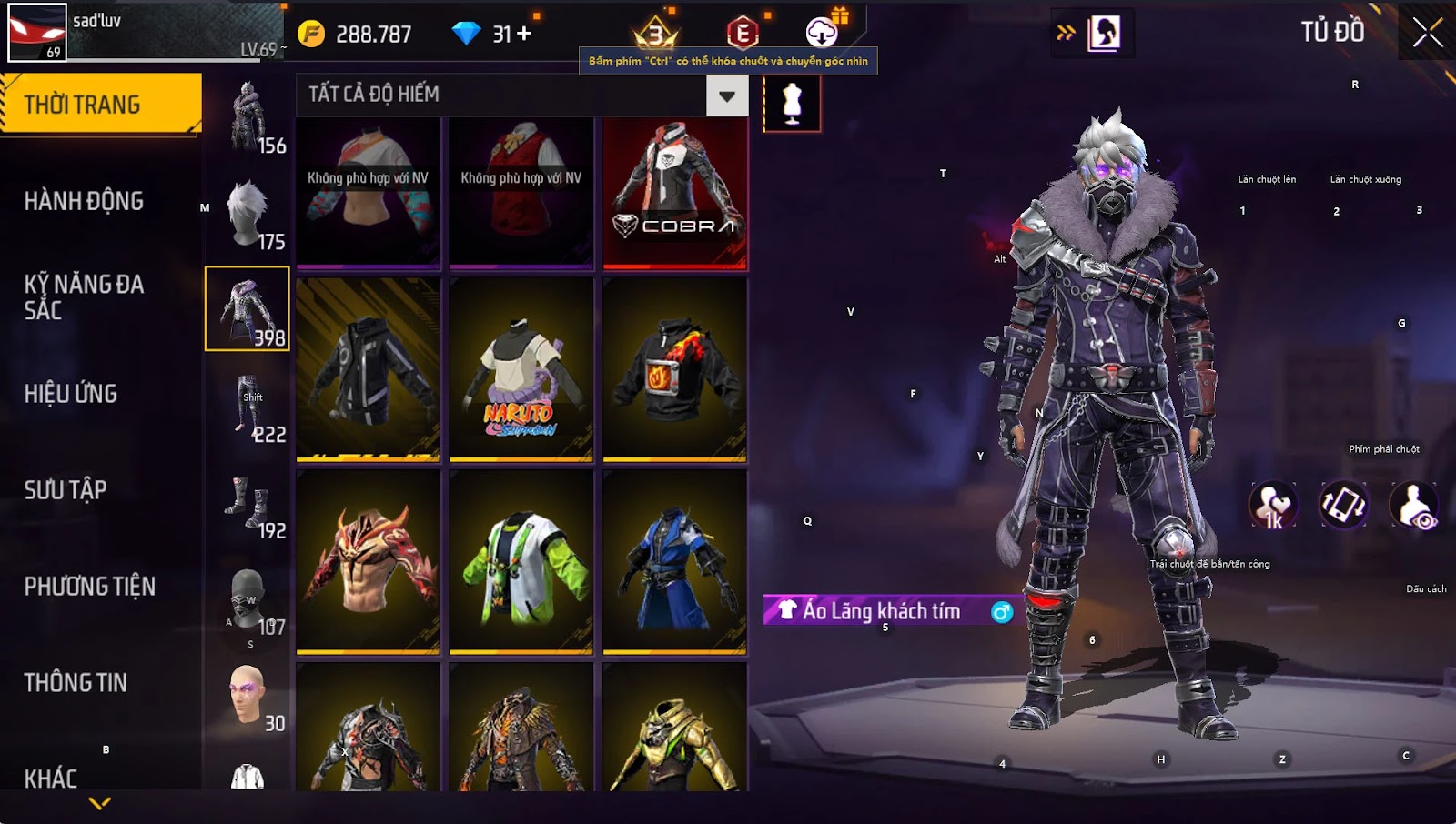Click the mannequin outfit preset icon
The width and height of the screenshot is (1456, 824).
(x=792, y=103)
